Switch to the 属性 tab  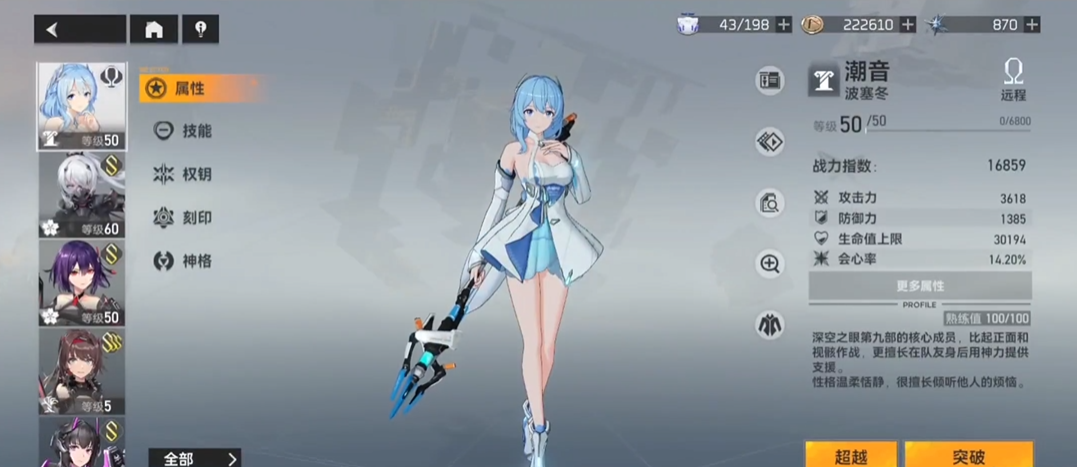tap(188, 88)
